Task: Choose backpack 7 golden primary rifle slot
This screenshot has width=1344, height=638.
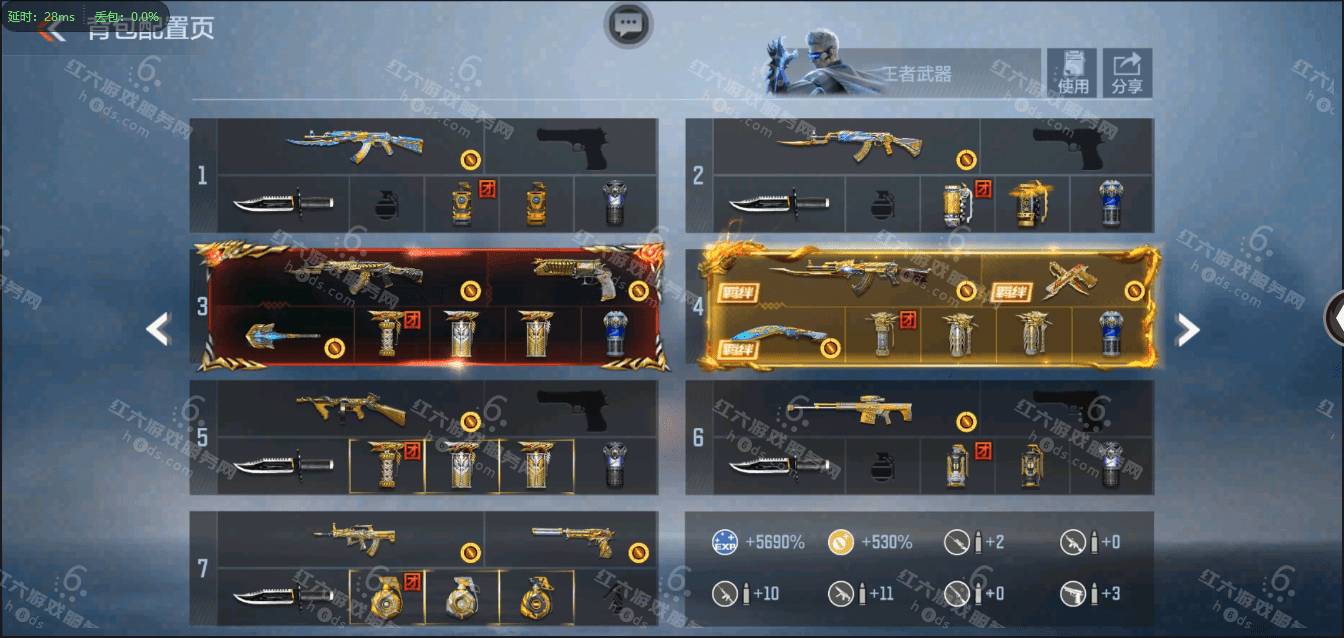Action: click(x=353, y=540)
